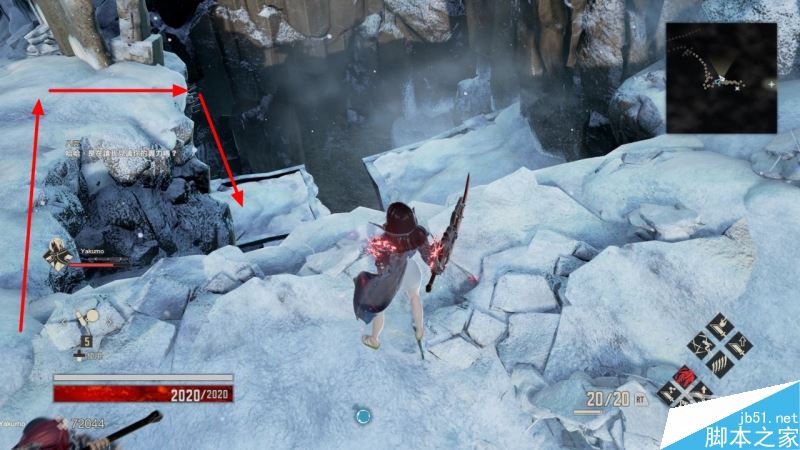This screenshot has width=800, height=450.
Task: Open the minimap
Action: tap(722, 78)
